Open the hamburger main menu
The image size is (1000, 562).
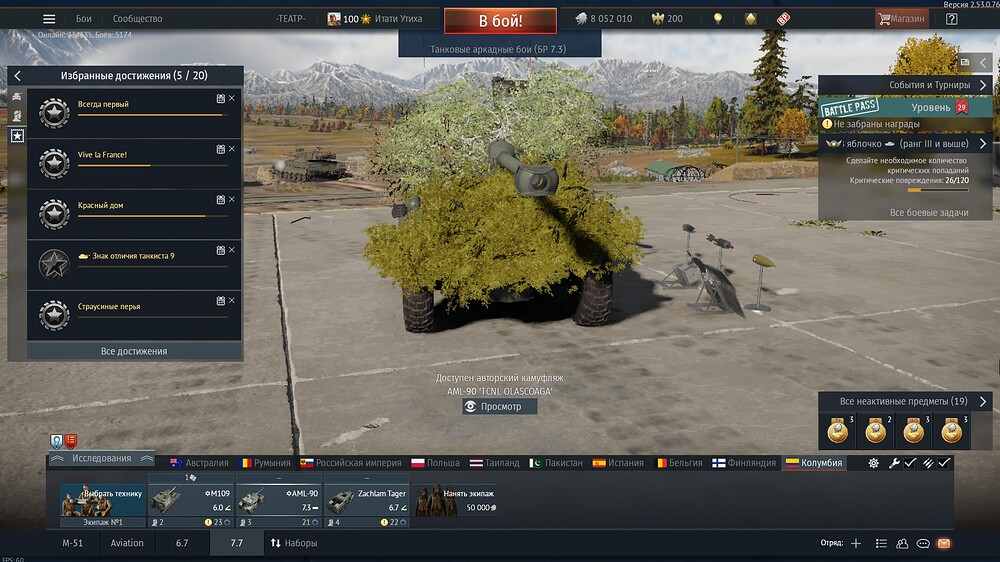49,19
